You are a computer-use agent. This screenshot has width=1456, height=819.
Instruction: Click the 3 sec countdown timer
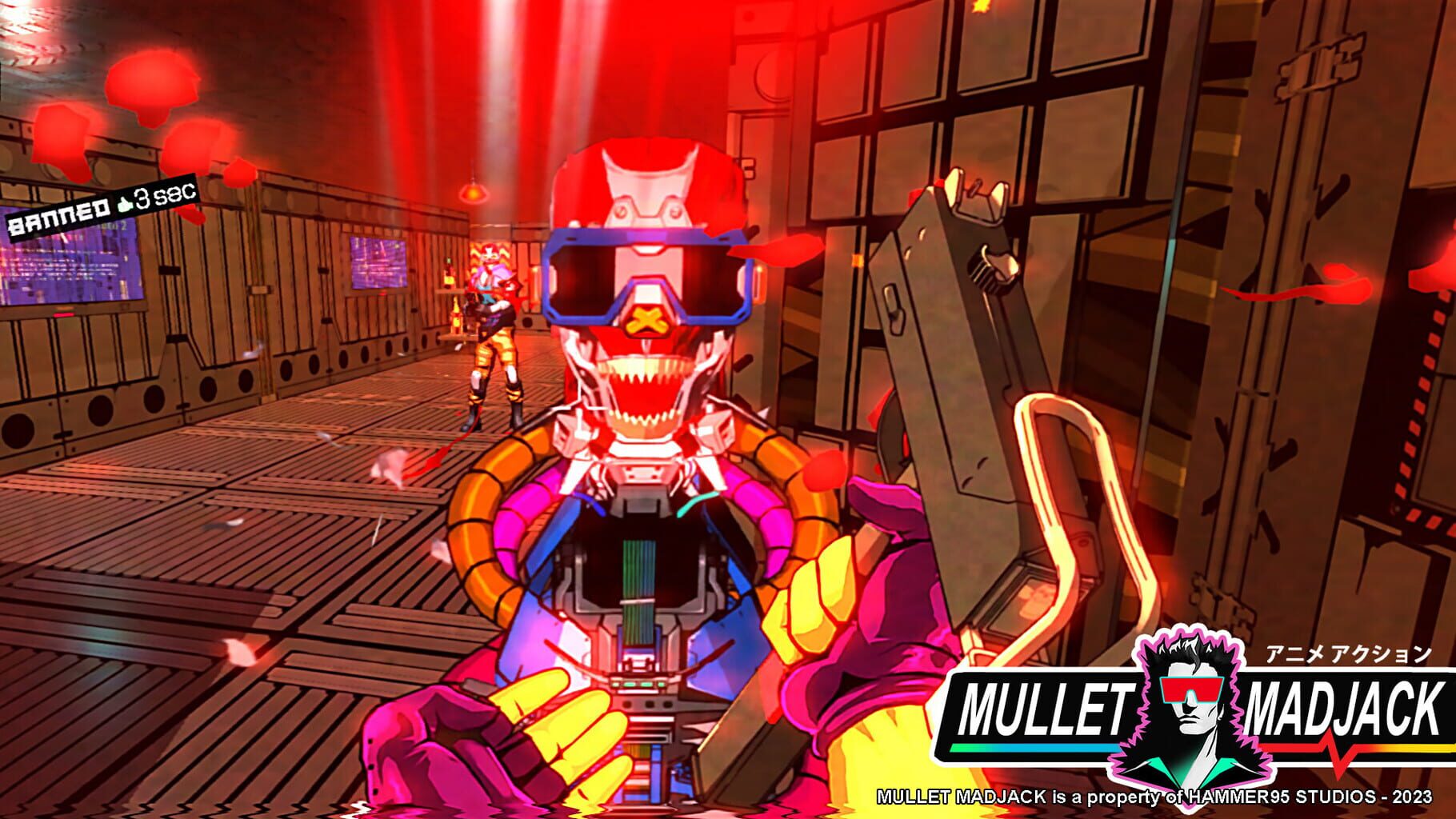click(x=164, y=196)
